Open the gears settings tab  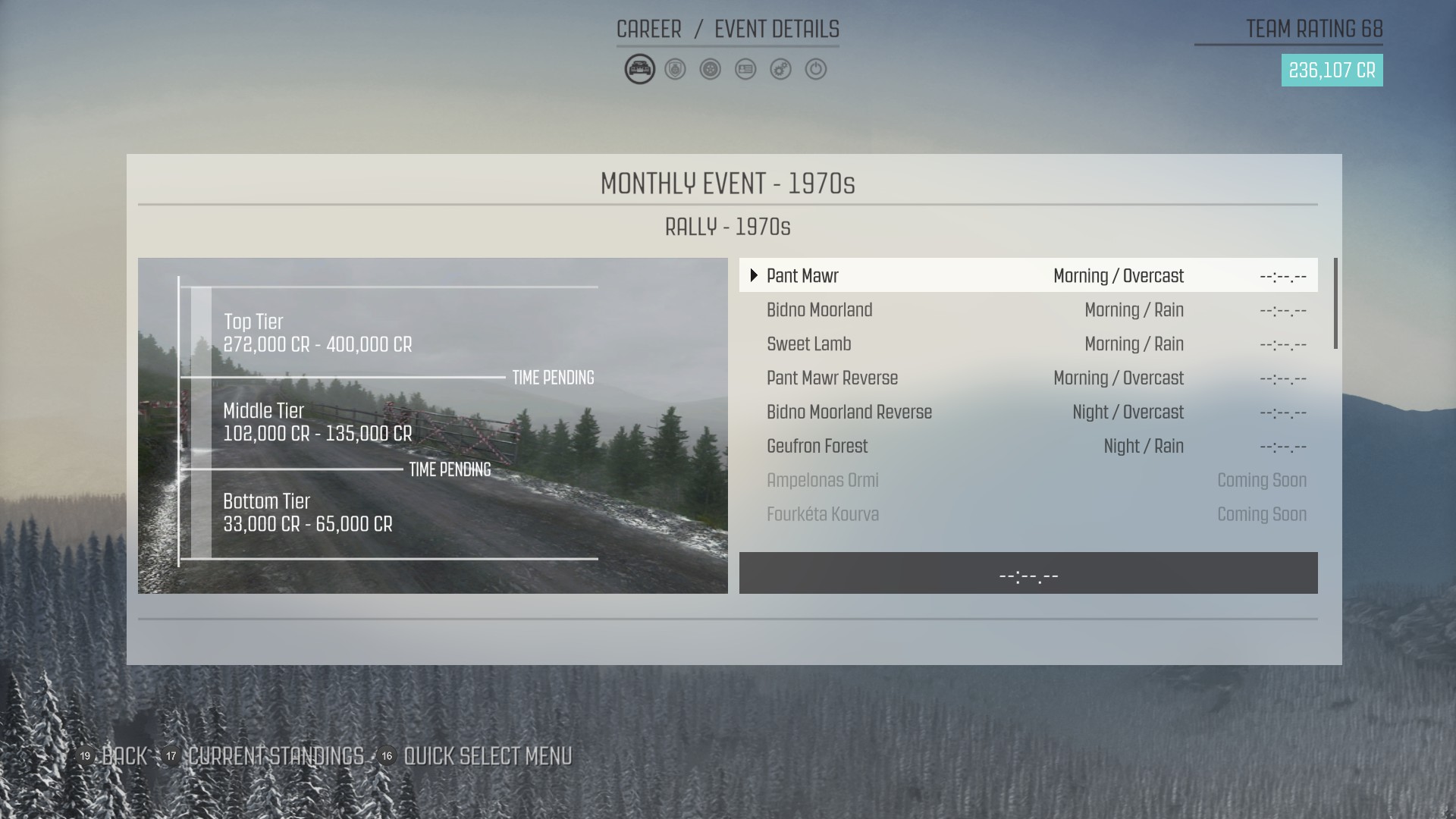click(780, 69)
